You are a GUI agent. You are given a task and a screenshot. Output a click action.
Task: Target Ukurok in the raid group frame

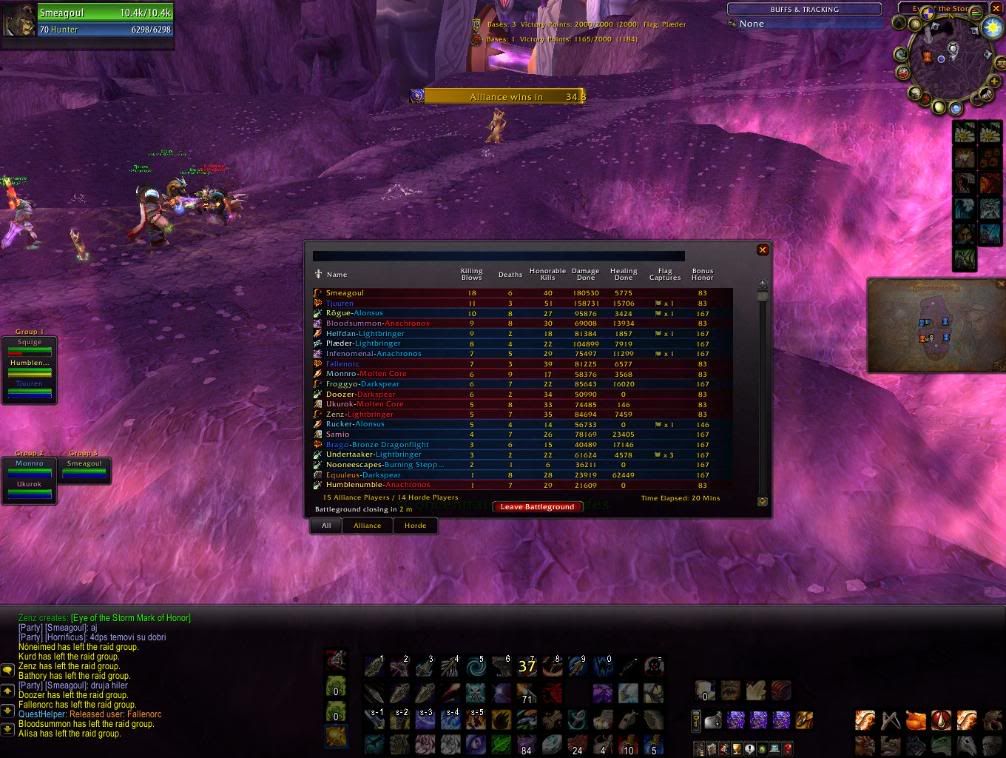pyautogui.click(x=28, y=486)
